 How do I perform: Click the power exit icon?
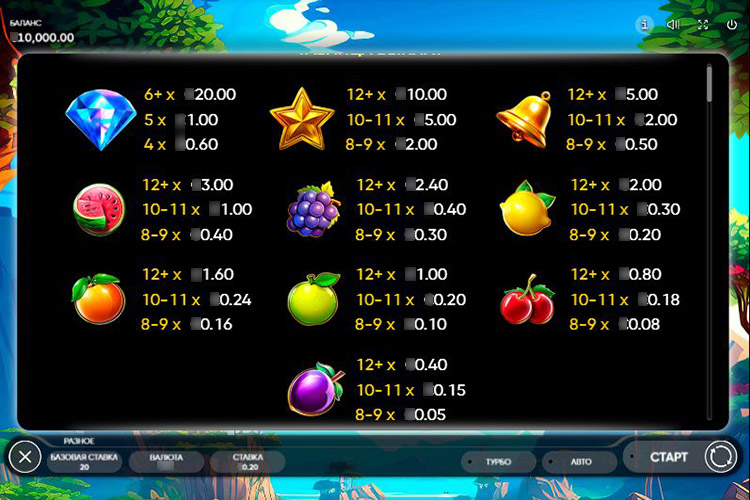click(732, 24)
